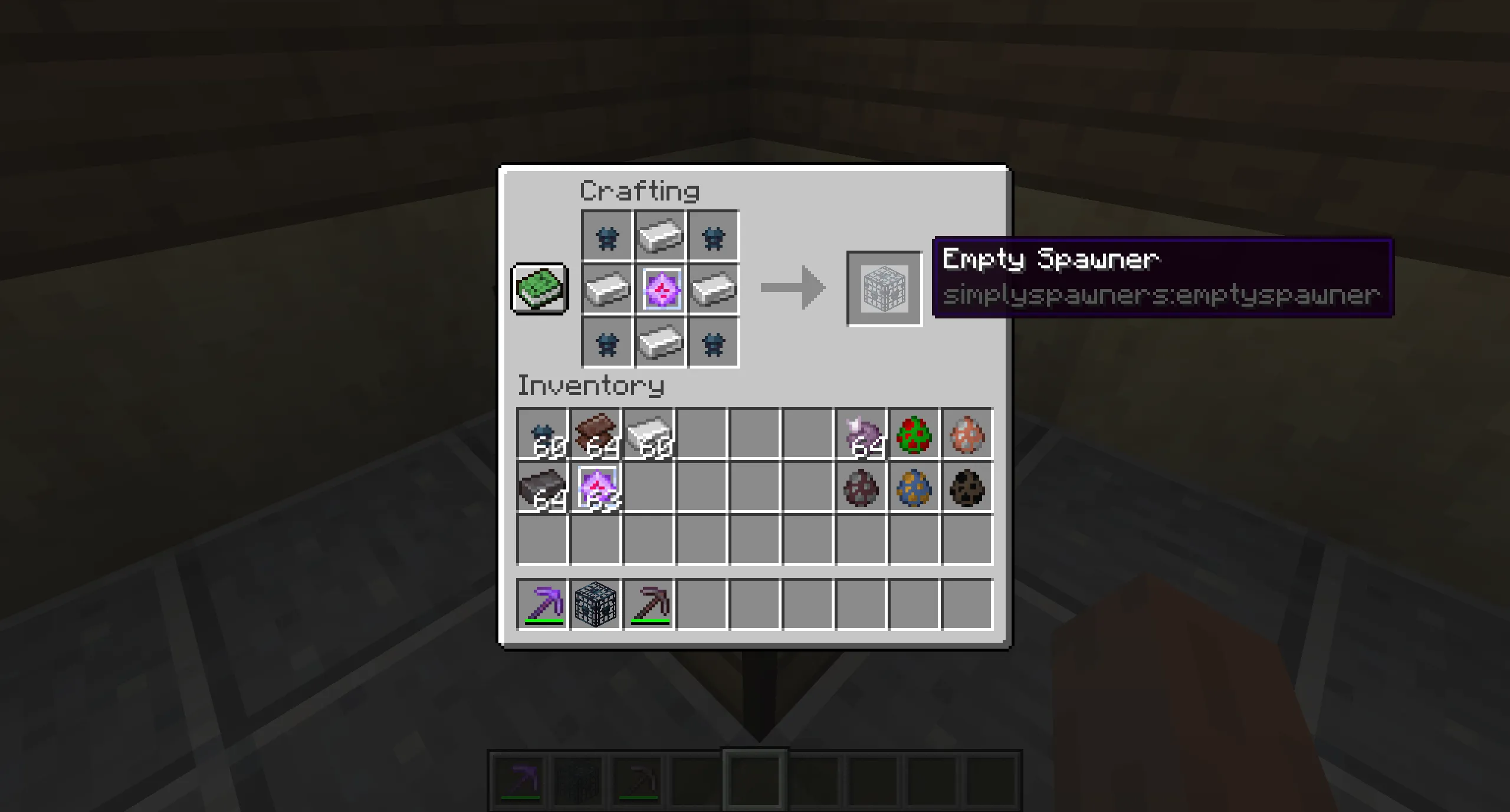
Task: Grab the pinkish item stack of 64
Action: click(861, 435)
